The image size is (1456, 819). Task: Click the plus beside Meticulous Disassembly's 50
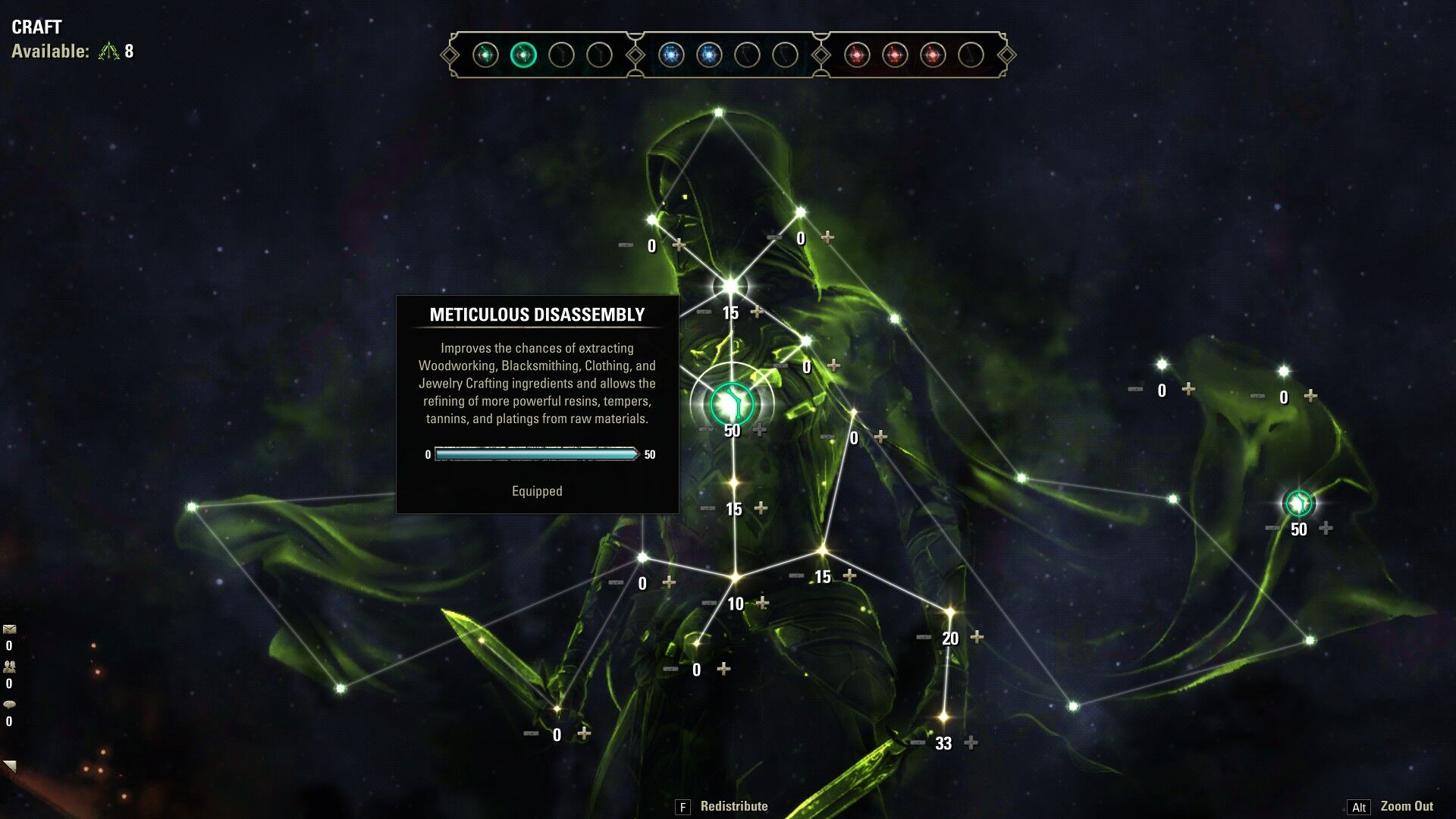759,430
